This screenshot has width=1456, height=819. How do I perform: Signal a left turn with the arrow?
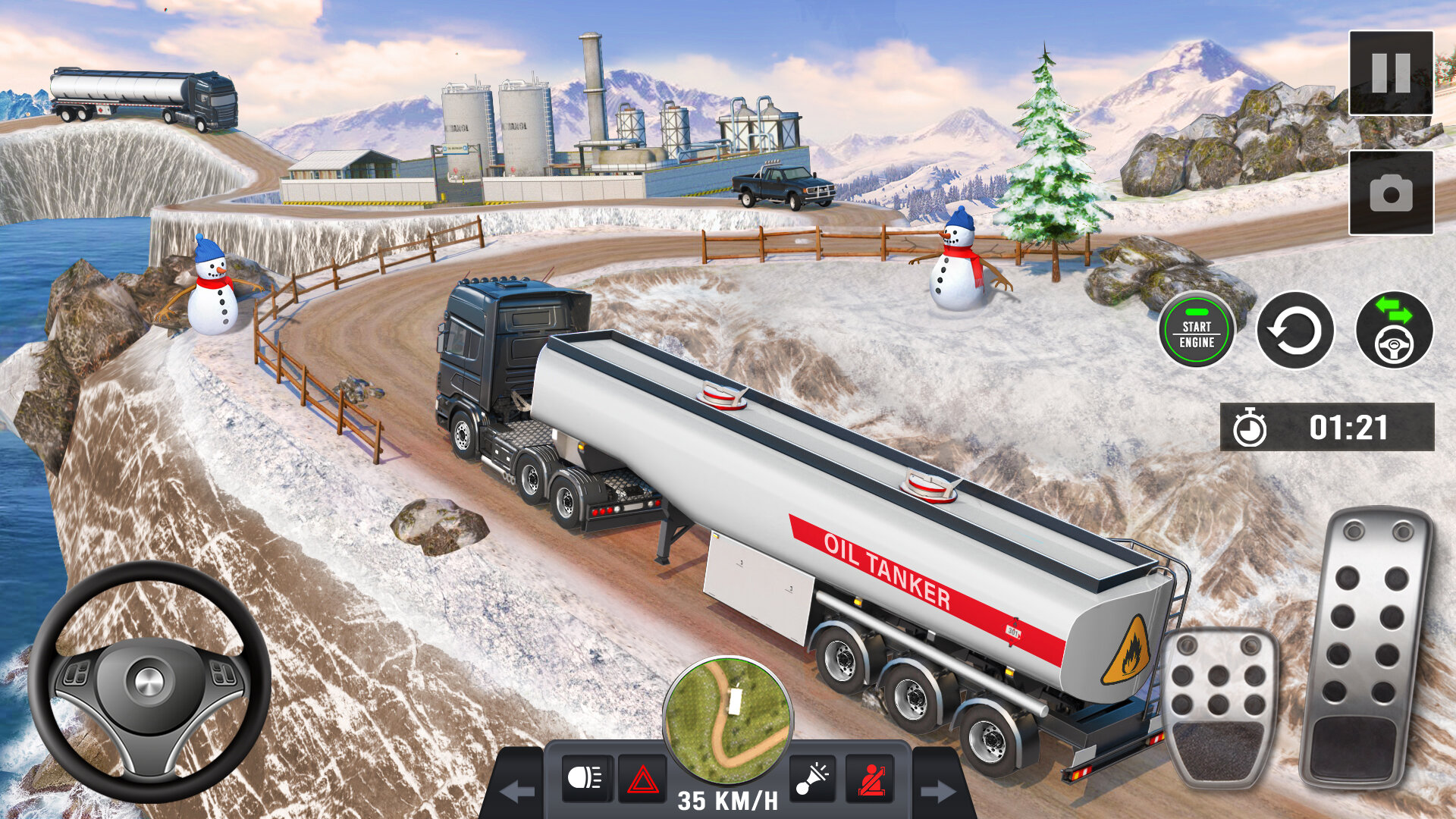518,792
